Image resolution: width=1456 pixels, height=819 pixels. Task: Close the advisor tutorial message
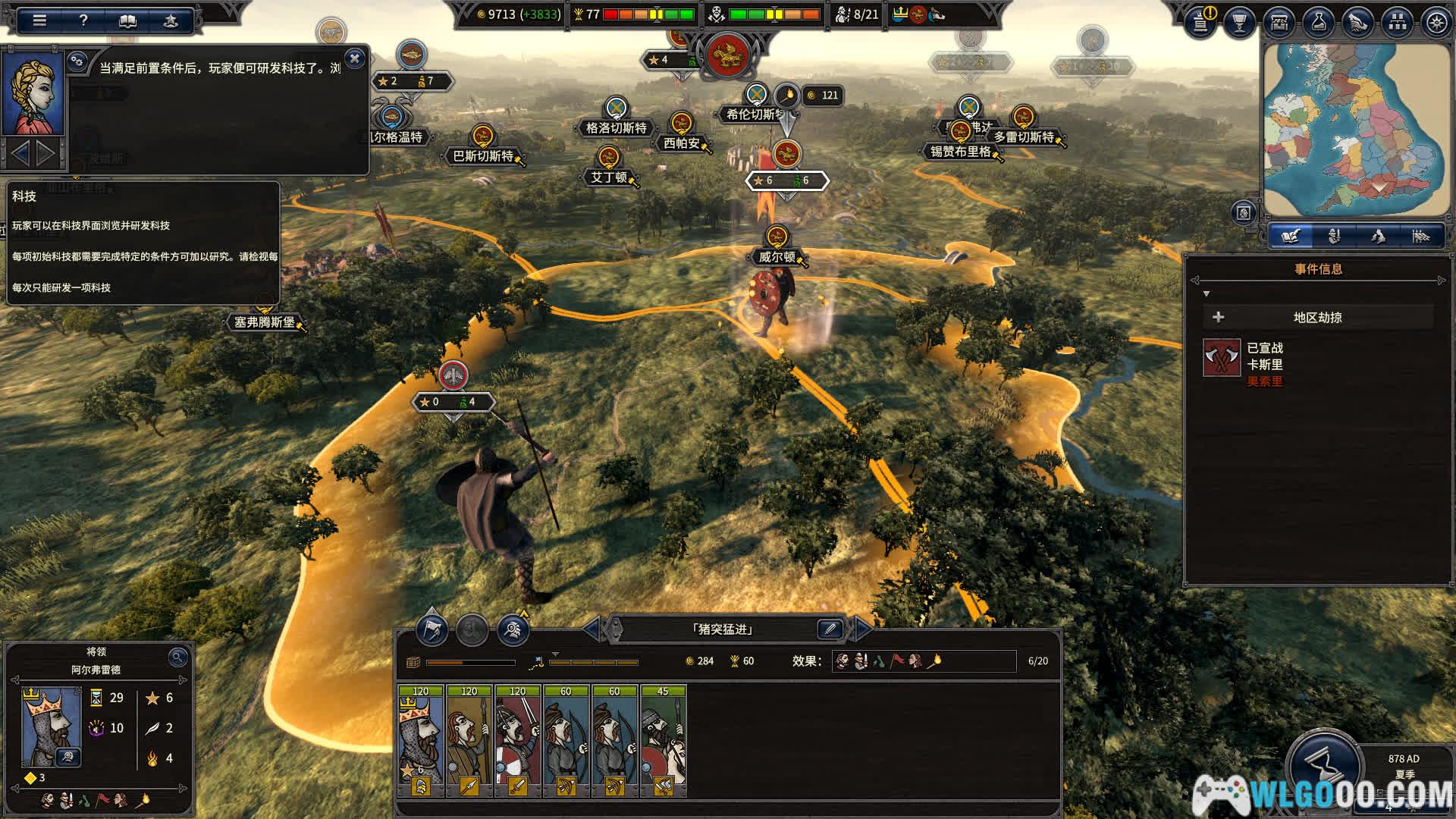(354, 58)
